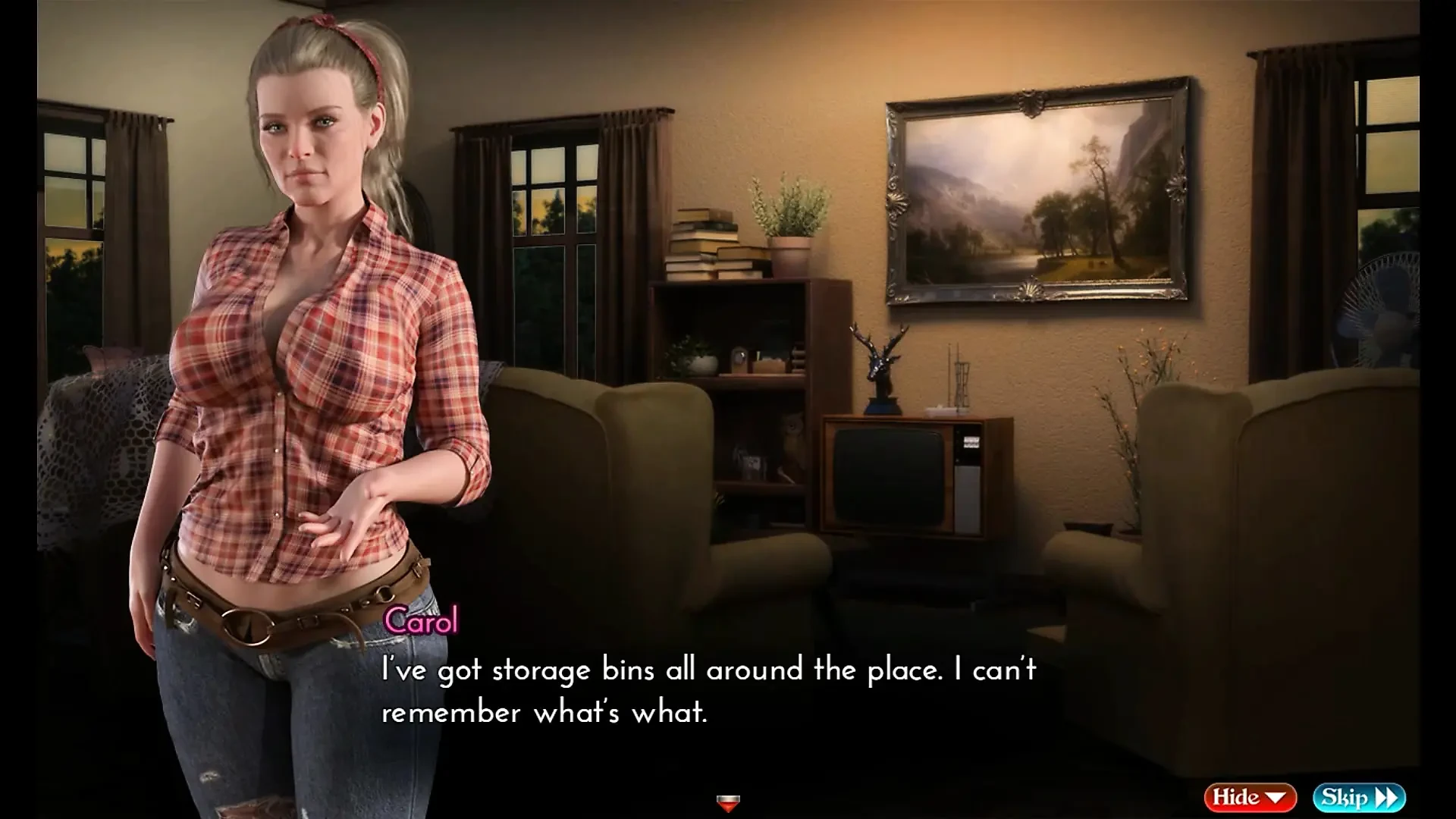Advance dialogue with the red arrow
The image size is (1456, 819).
728,802
